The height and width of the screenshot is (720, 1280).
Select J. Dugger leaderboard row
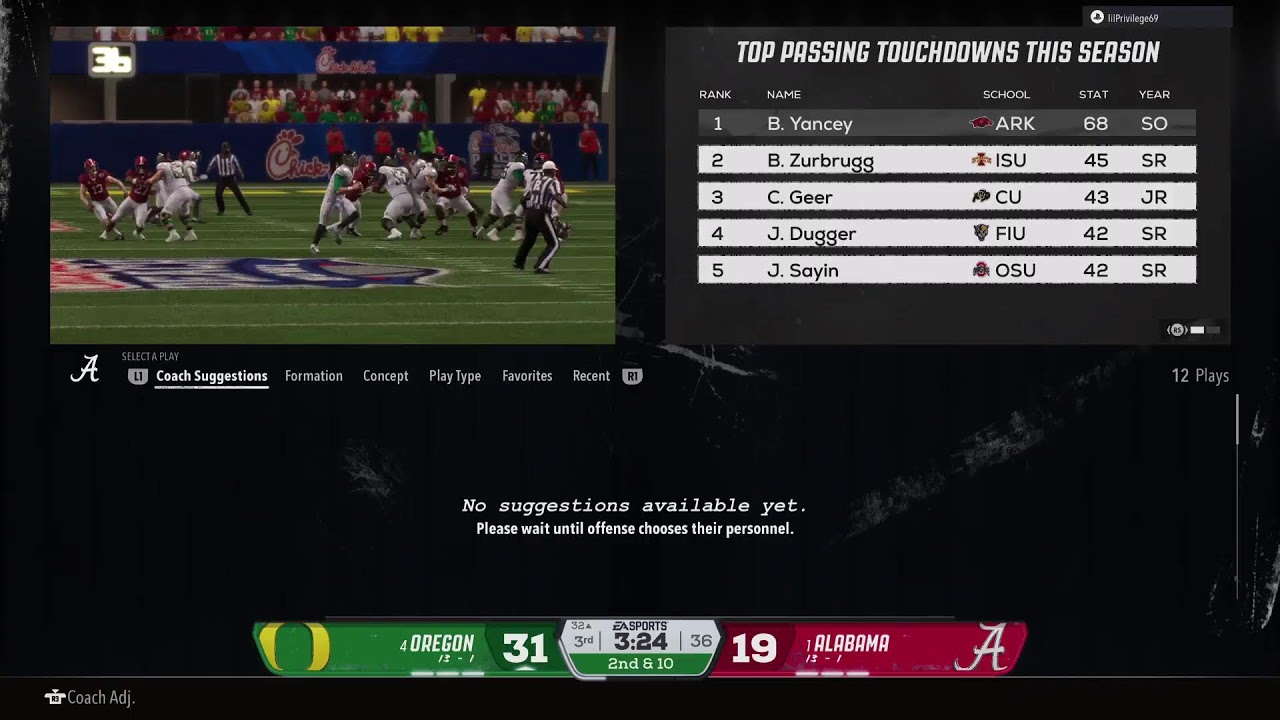pyautogui.click(x=946, y=234)
